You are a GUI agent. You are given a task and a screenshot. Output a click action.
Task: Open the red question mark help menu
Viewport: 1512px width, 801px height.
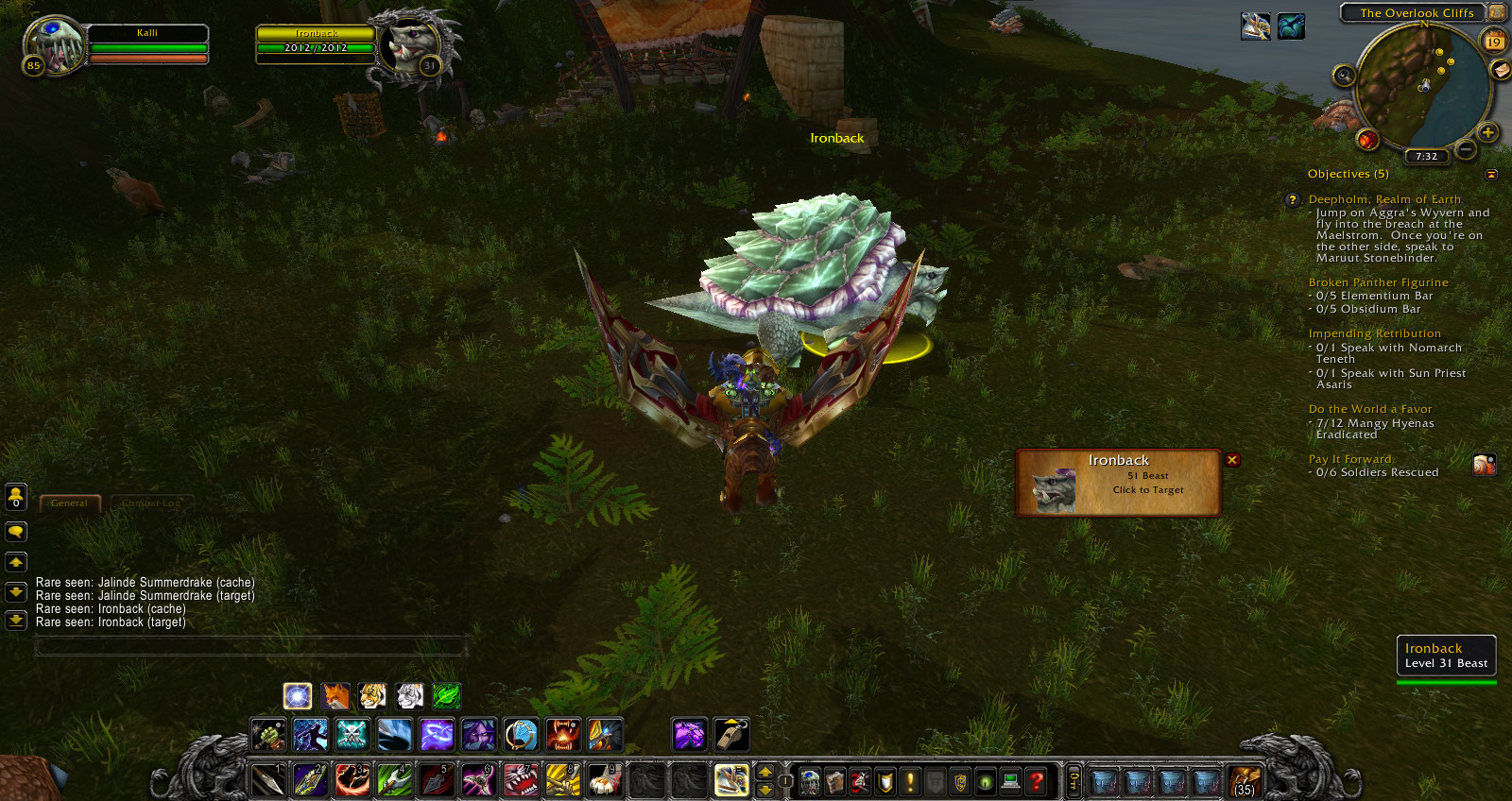[1037, 781]
